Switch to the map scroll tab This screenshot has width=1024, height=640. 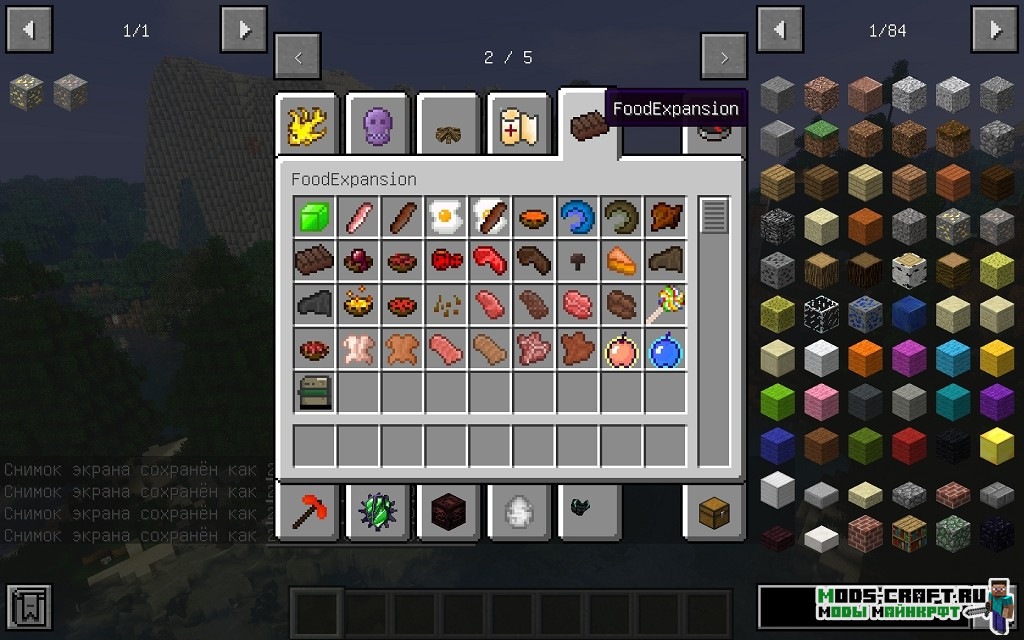point(520,126)
